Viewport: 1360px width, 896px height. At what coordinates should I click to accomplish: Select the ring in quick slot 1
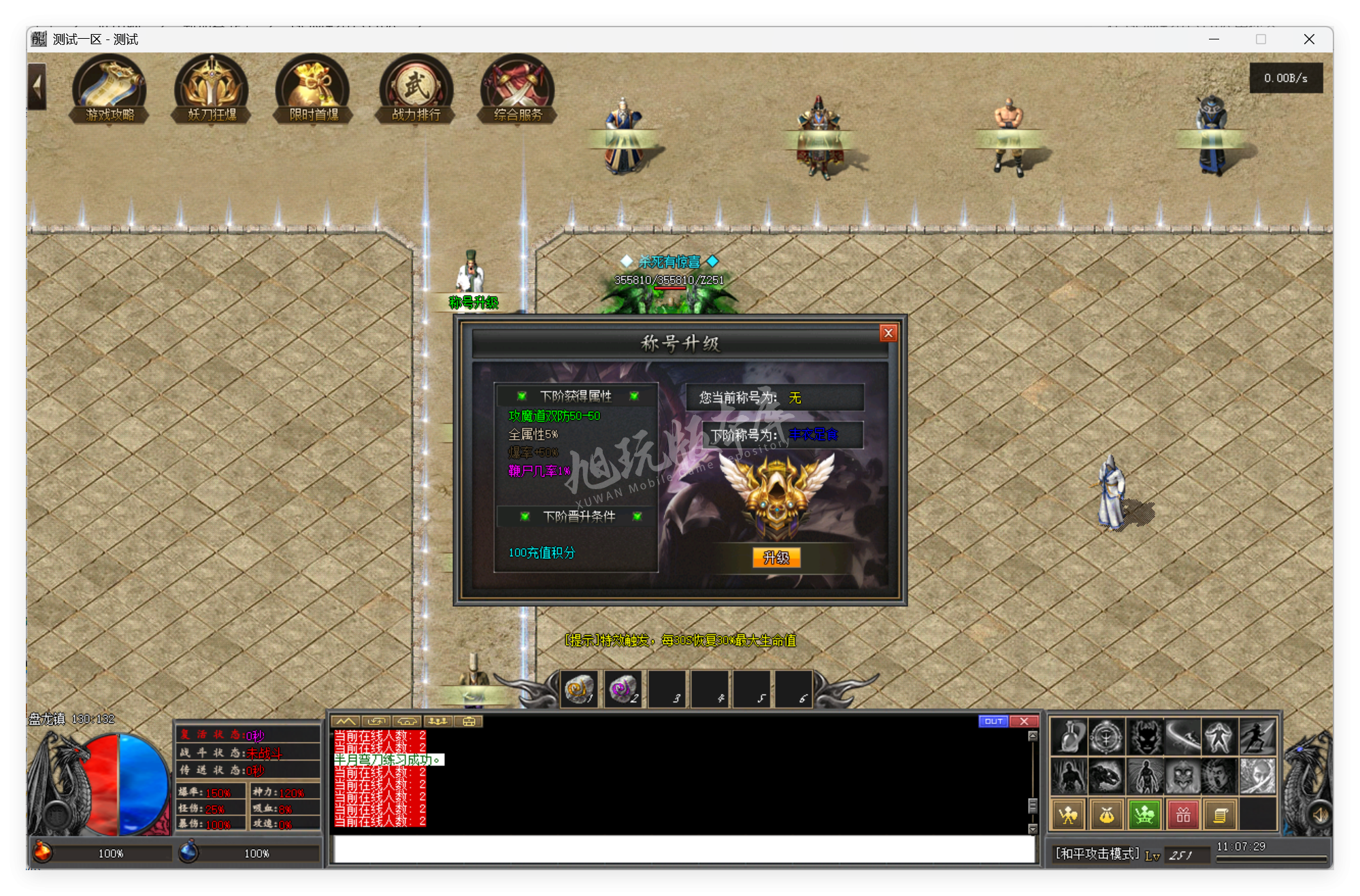(578, 688)
